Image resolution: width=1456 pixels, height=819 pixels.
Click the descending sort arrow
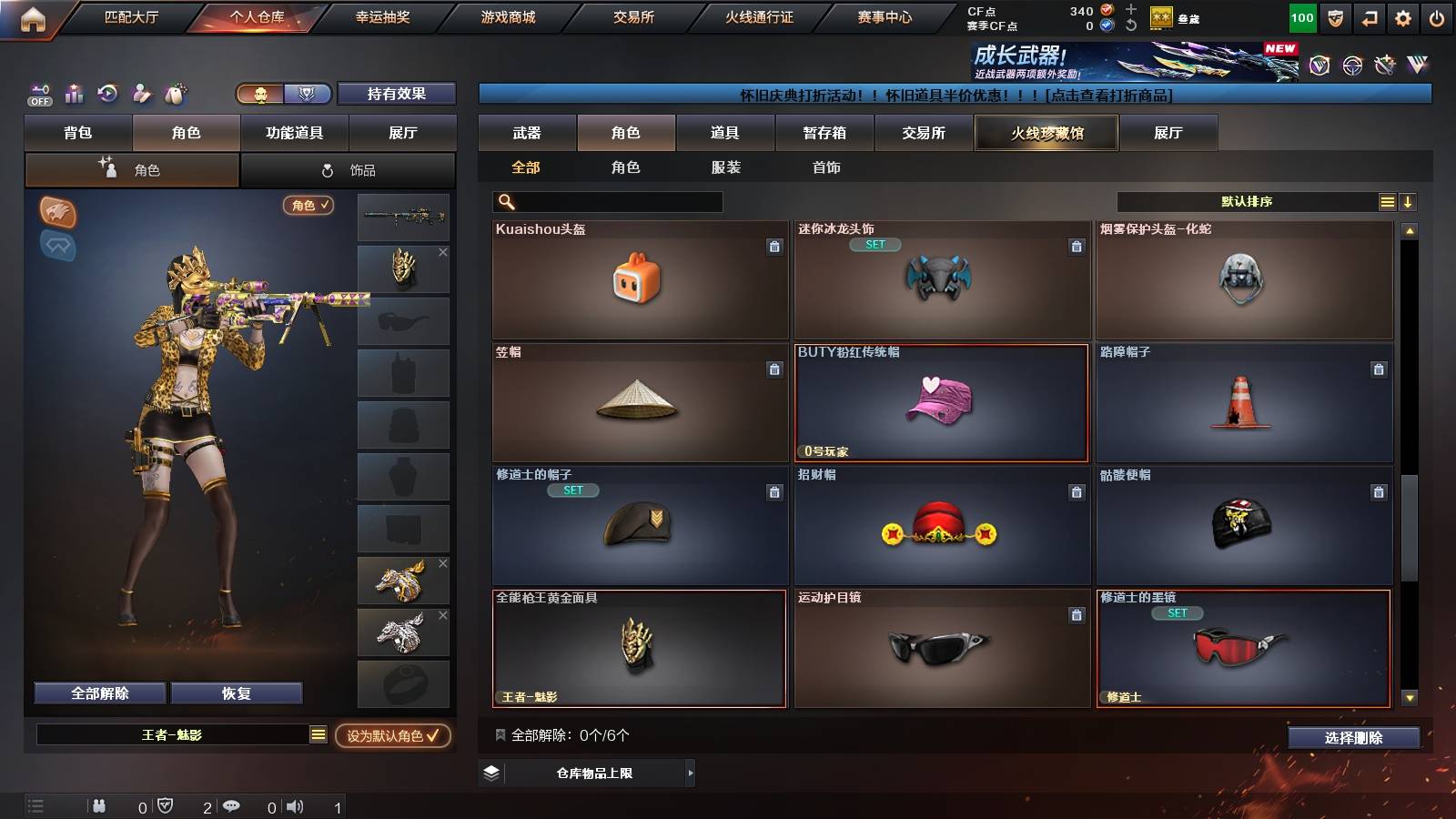tap(1407, 201)
